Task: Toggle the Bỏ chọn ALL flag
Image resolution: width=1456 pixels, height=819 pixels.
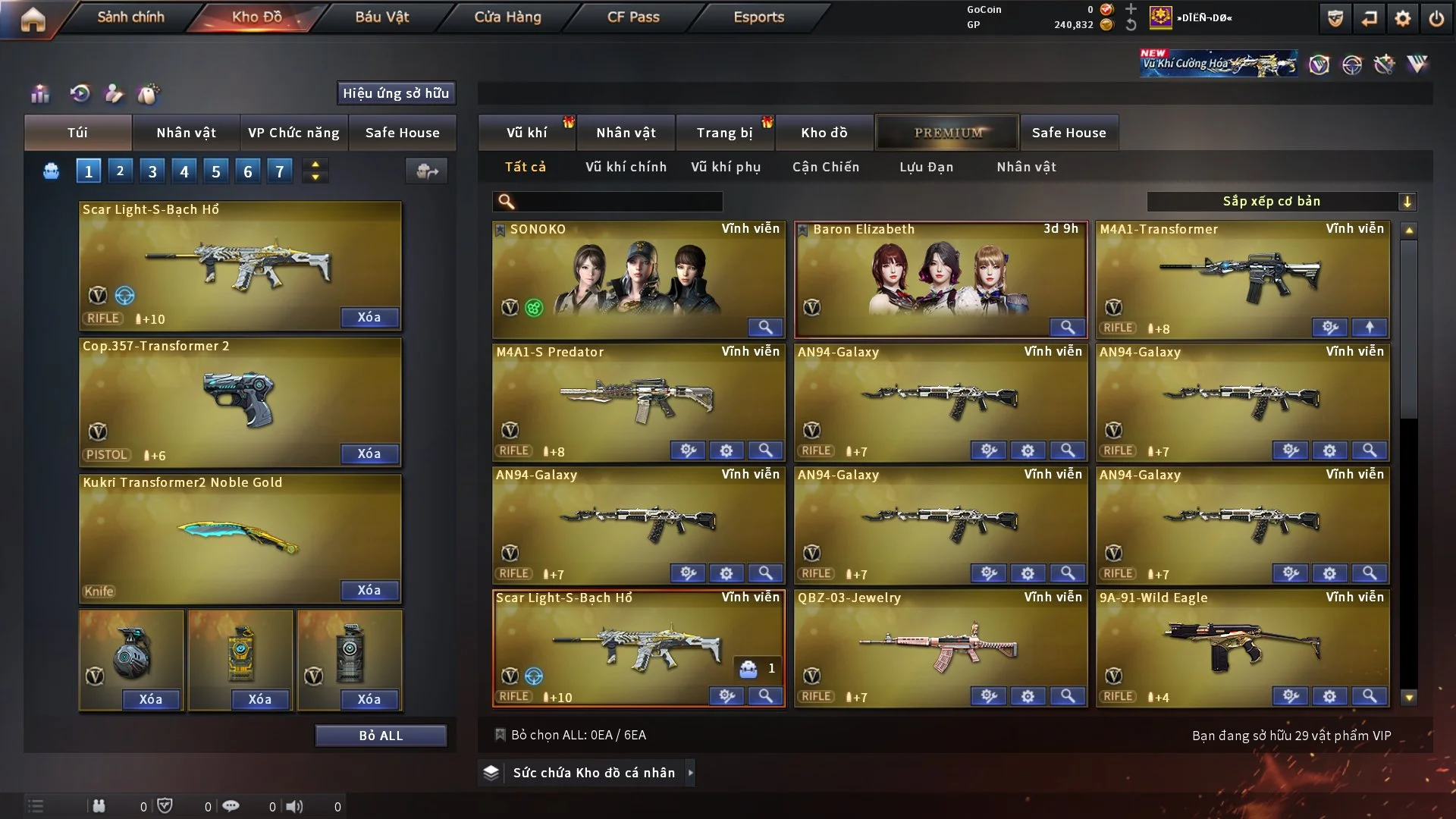Action: pos(501,734)
